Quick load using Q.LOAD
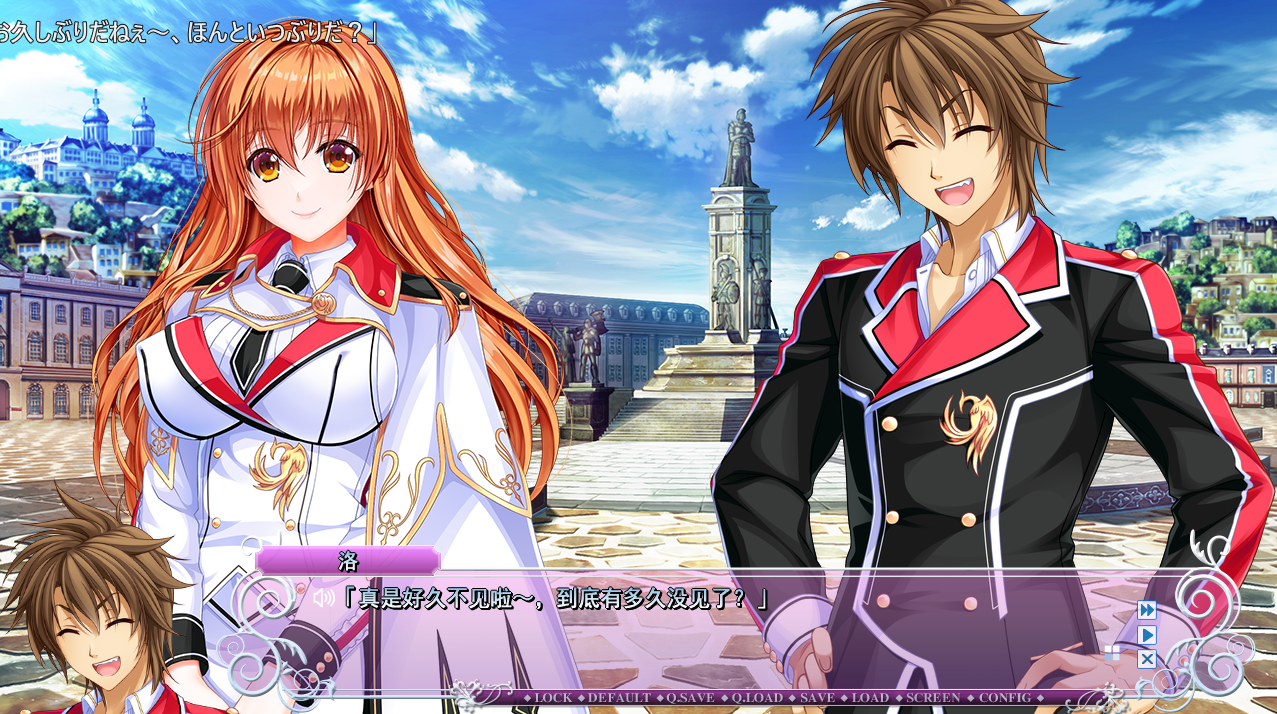1277x714 pixels. point(757,697)
